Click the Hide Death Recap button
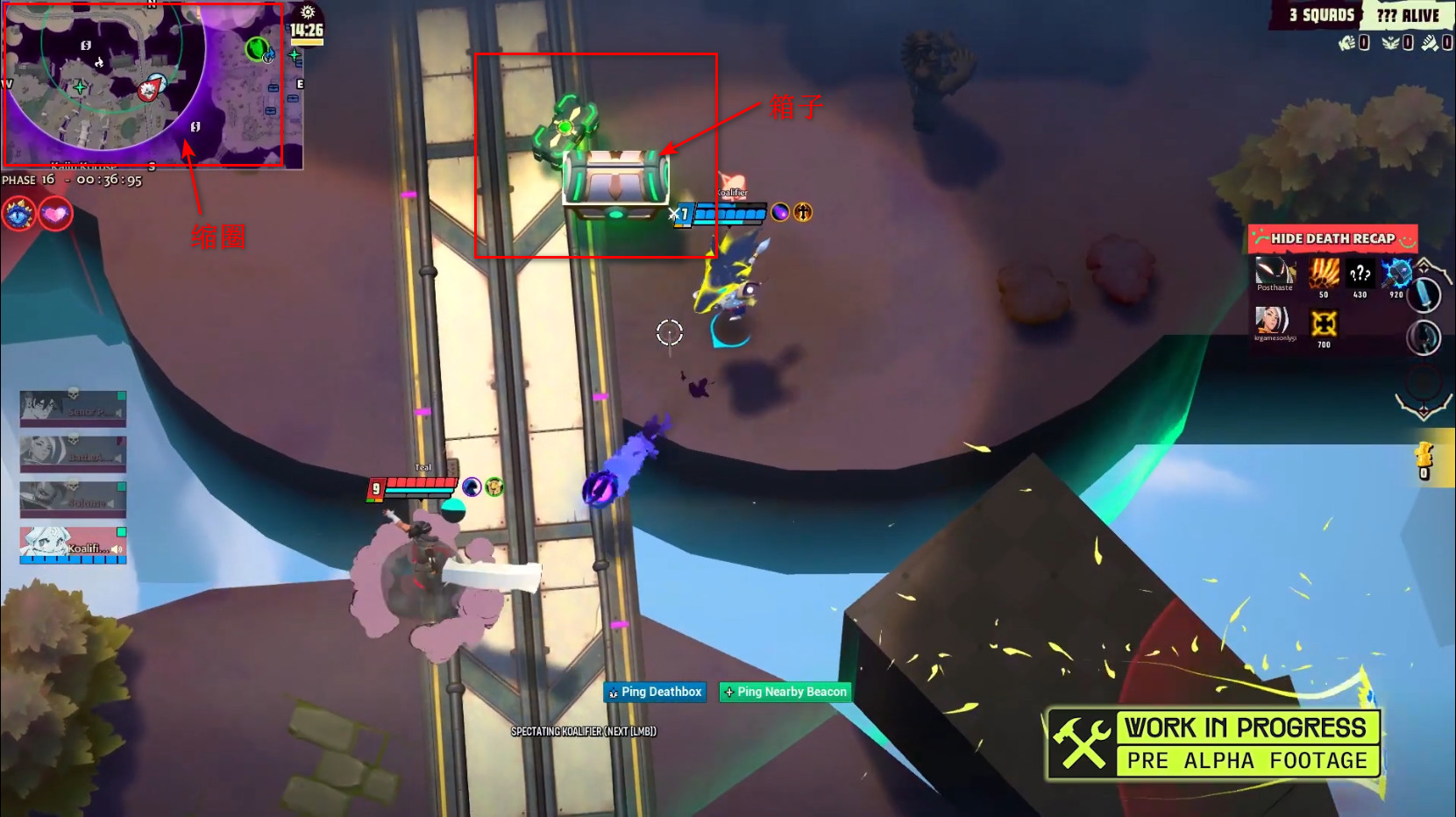Image resolution: width=1456 pixels, height=817 pixels. point(1332,238)
